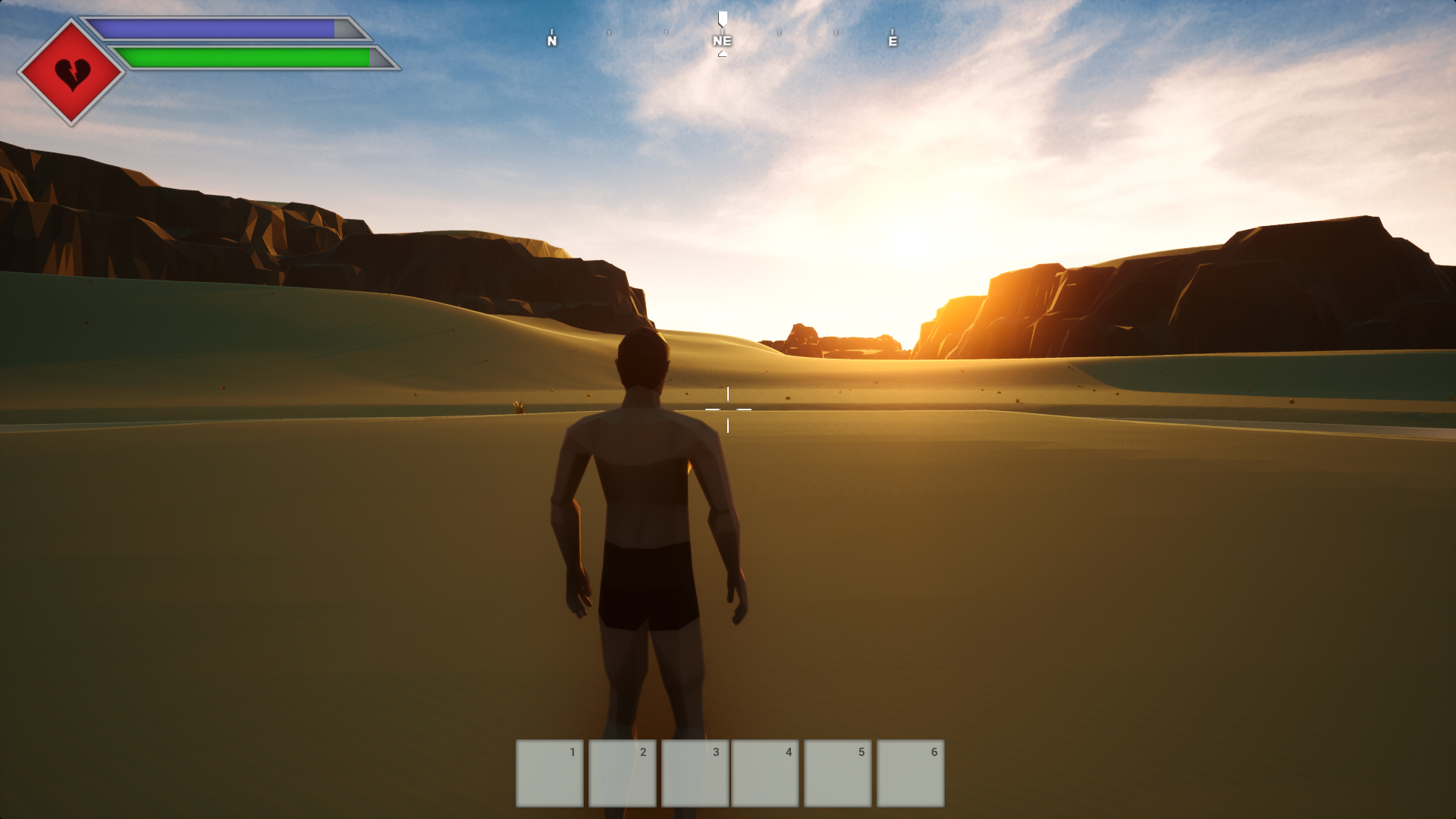Viewport: 1456px width, 819px height.
Task: Click the compass needle marker at top center
Action: (x=722, y=19)
